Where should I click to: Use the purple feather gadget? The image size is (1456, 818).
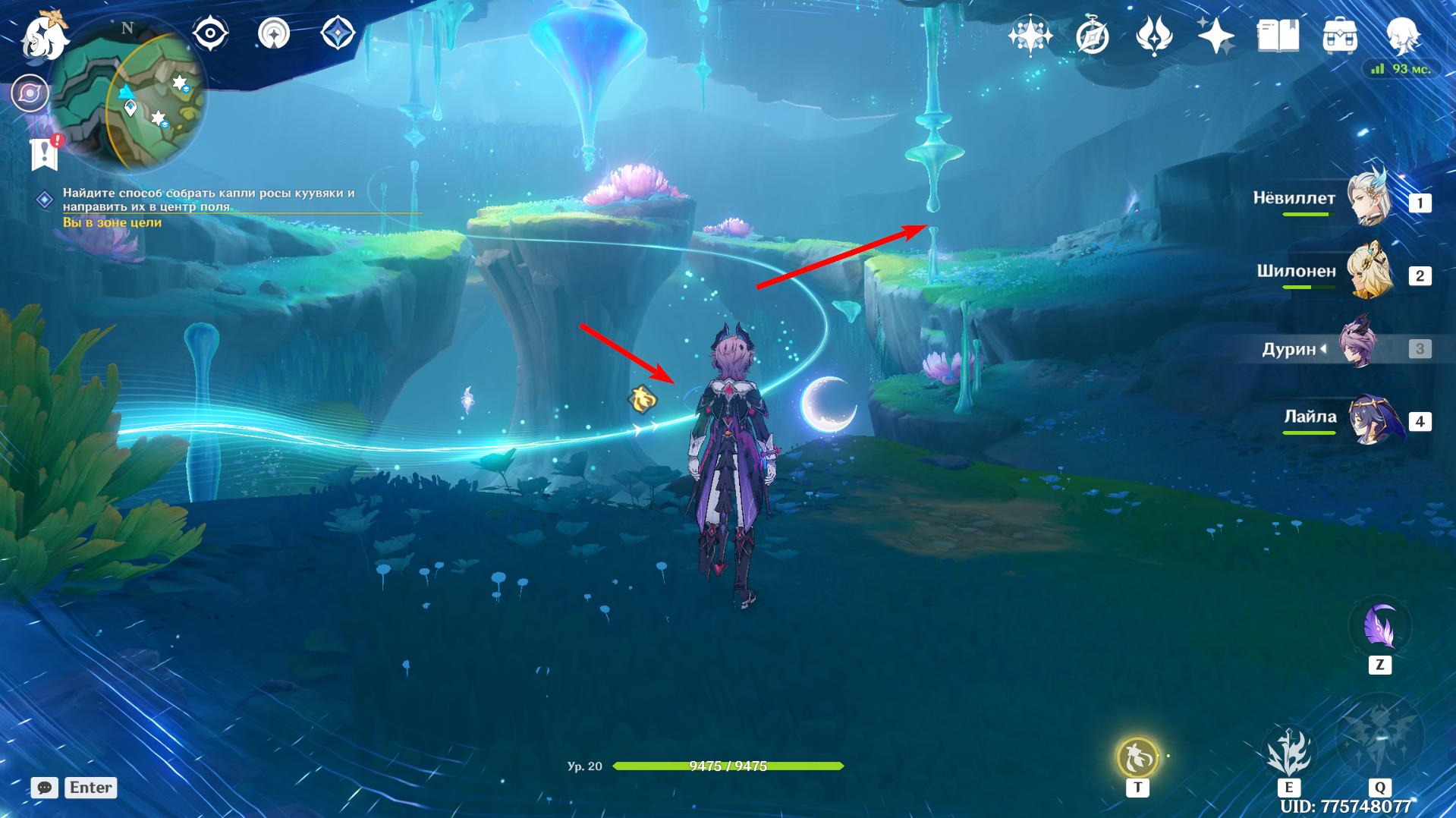point(1379,627)
